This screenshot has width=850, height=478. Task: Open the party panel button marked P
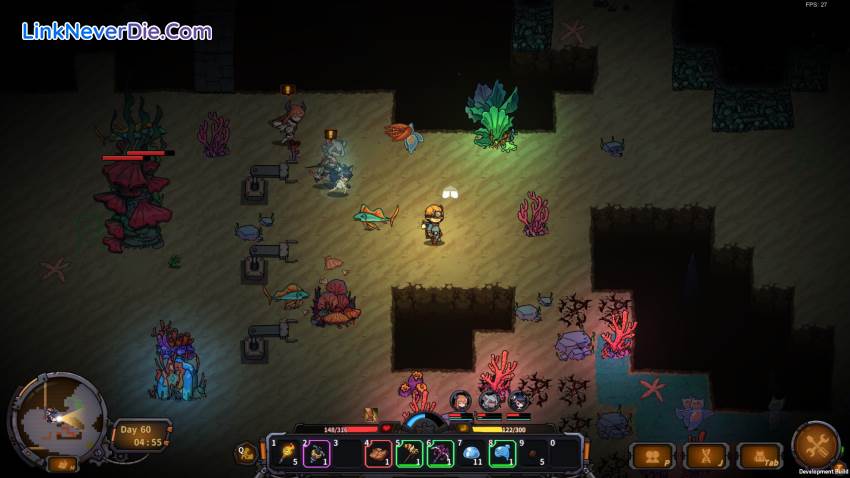point(651,456)
